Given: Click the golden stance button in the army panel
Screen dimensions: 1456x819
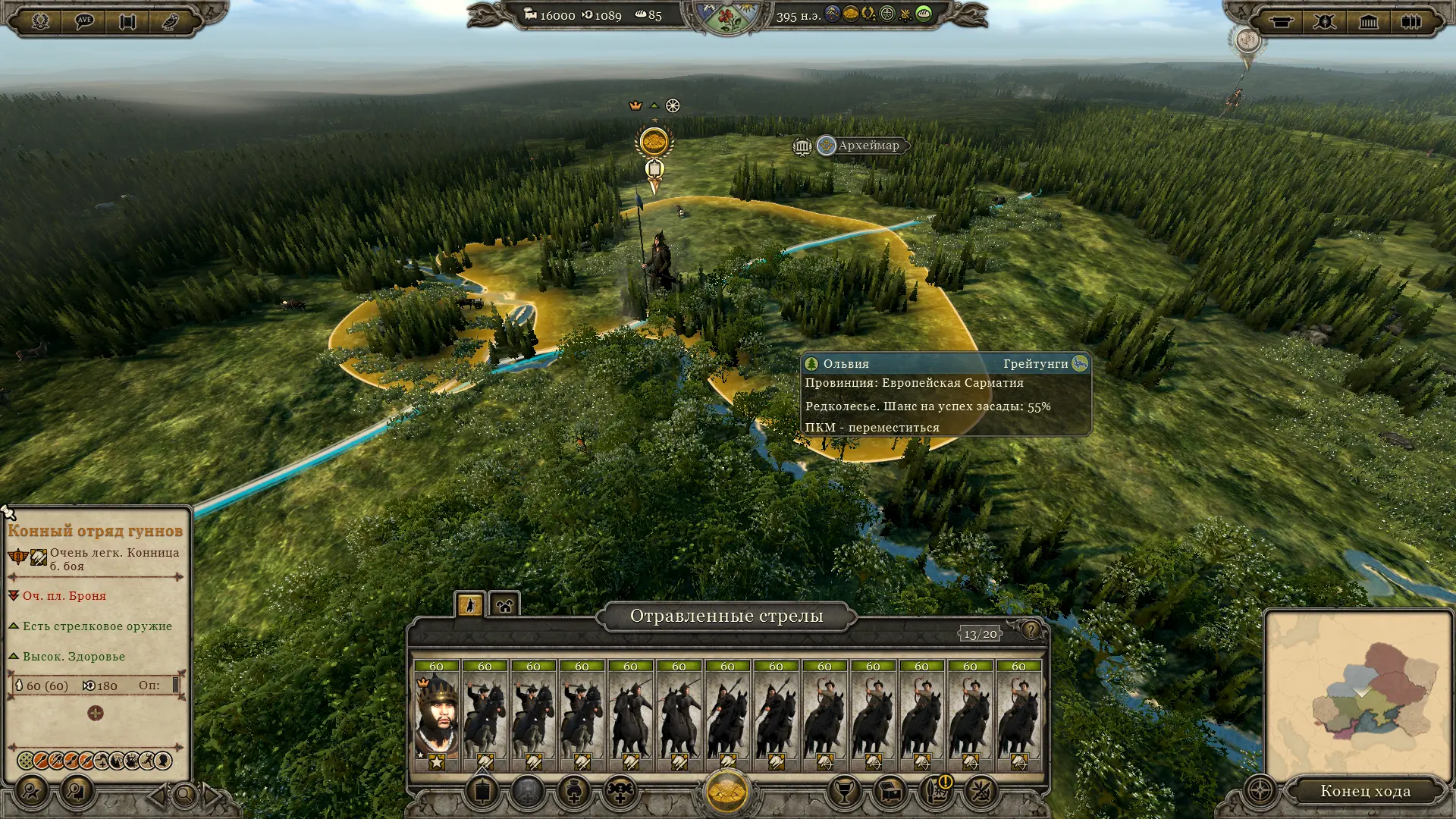Looking at the screenshot, I should tap(726, 791).
